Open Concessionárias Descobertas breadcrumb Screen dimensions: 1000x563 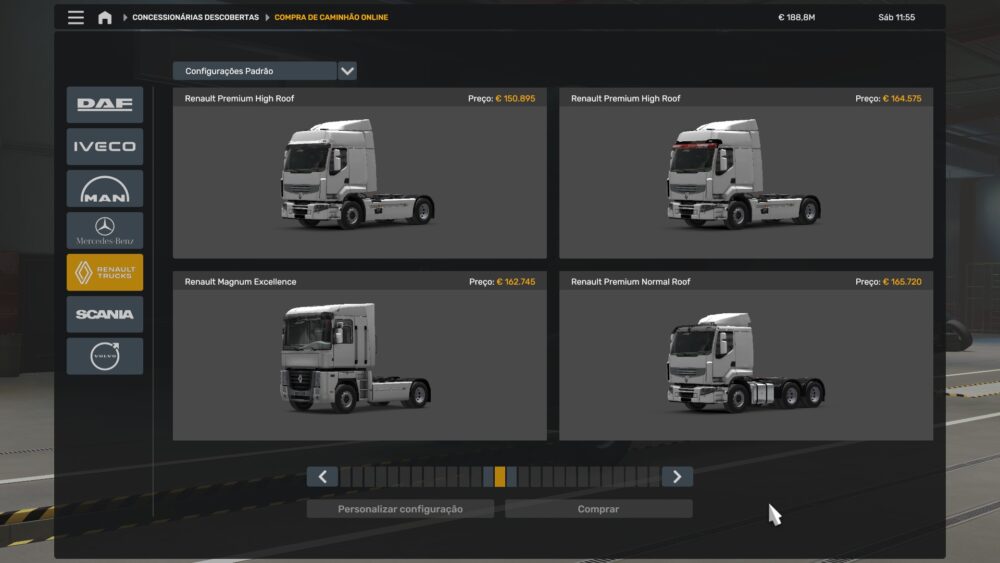coord(195,17)
